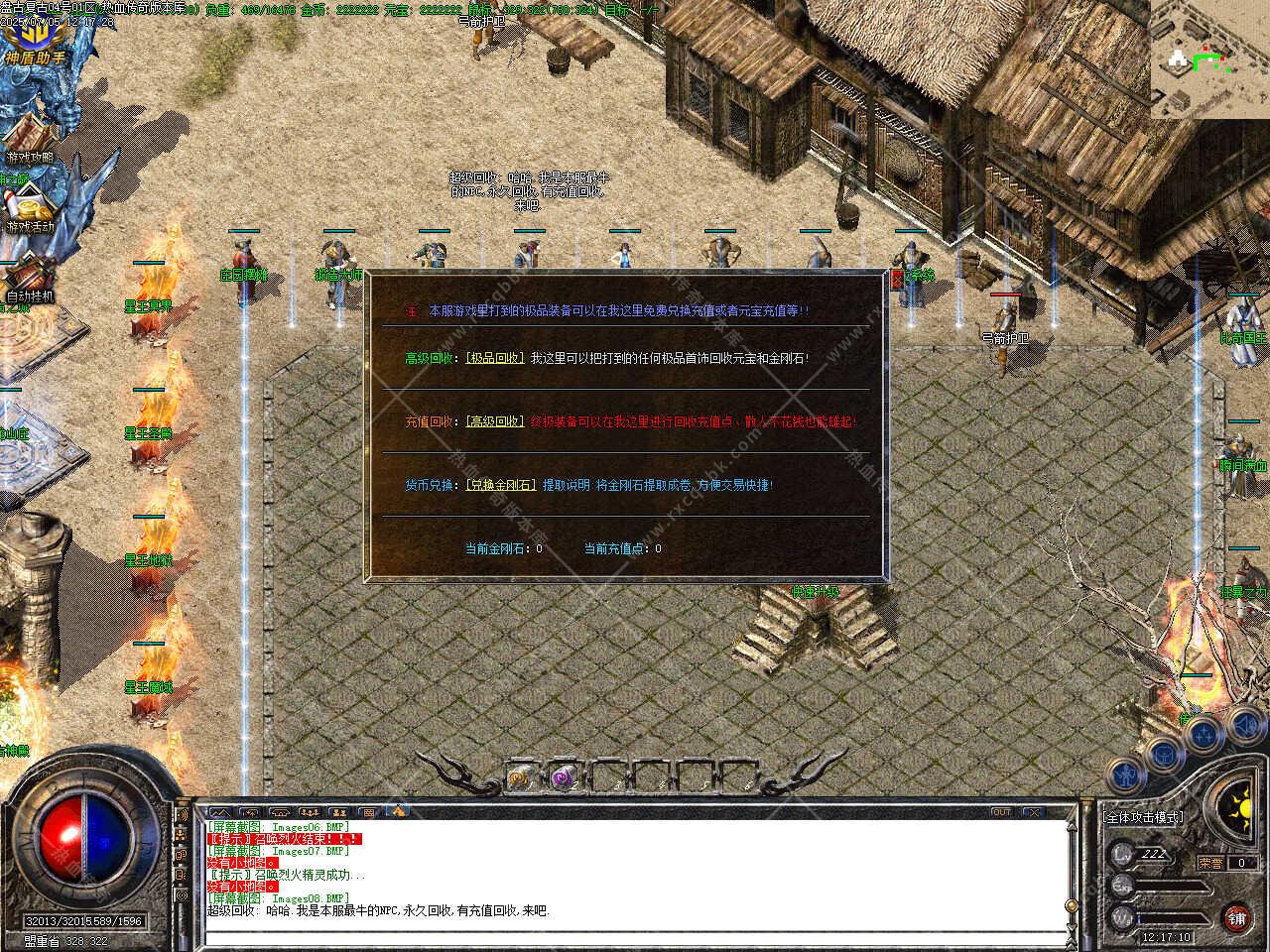Image resolution: width=1270 pixels, height=952 pixels.
Task: Click the OUT button above chat
Action: [x=1002, y=812]
